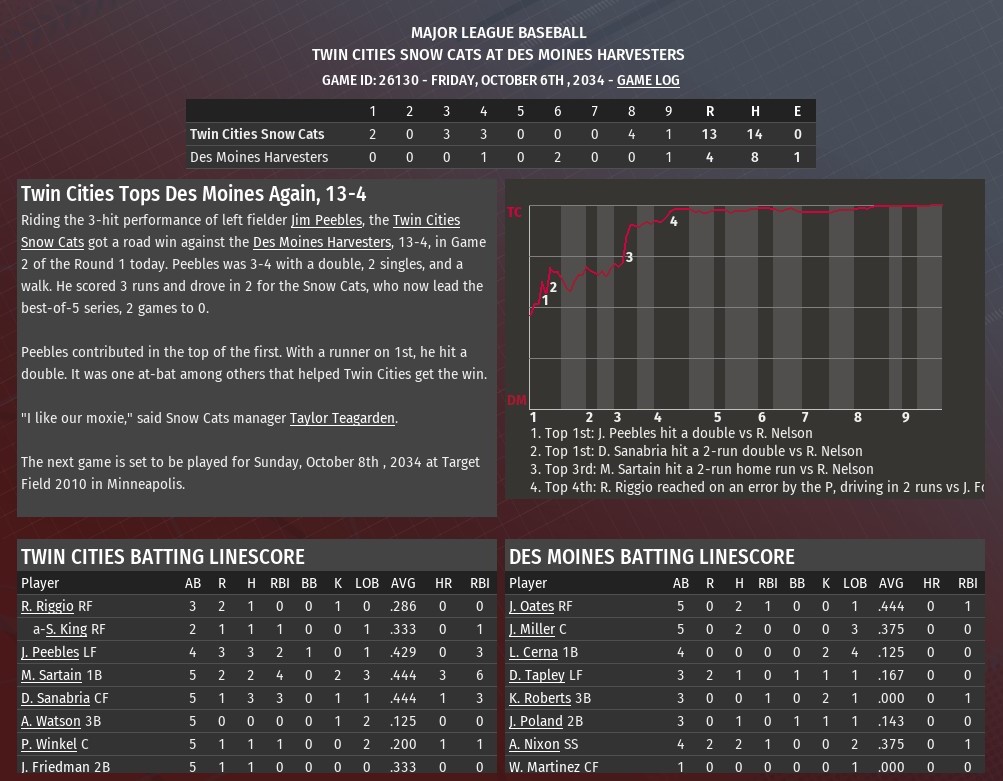Follow the Des Moines Harvesters link in recap
Viewport: 1003px width, 781px height.
[321, 242]
